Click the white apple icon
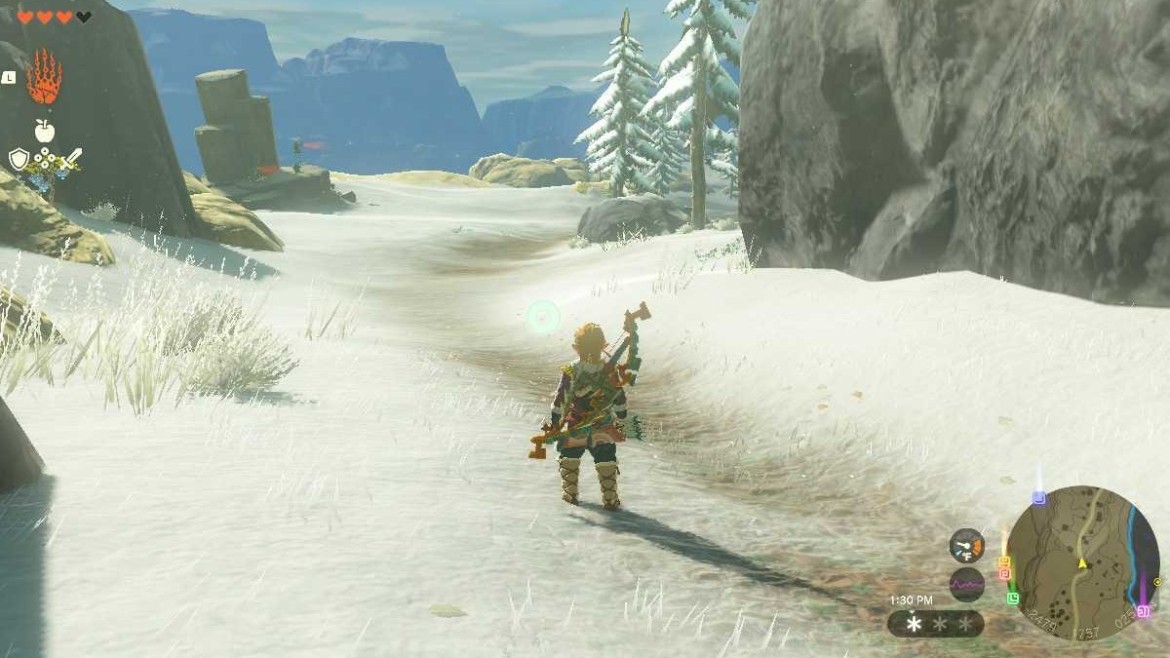This screenshot has width=1170, height=658. (x=44, y=130)
